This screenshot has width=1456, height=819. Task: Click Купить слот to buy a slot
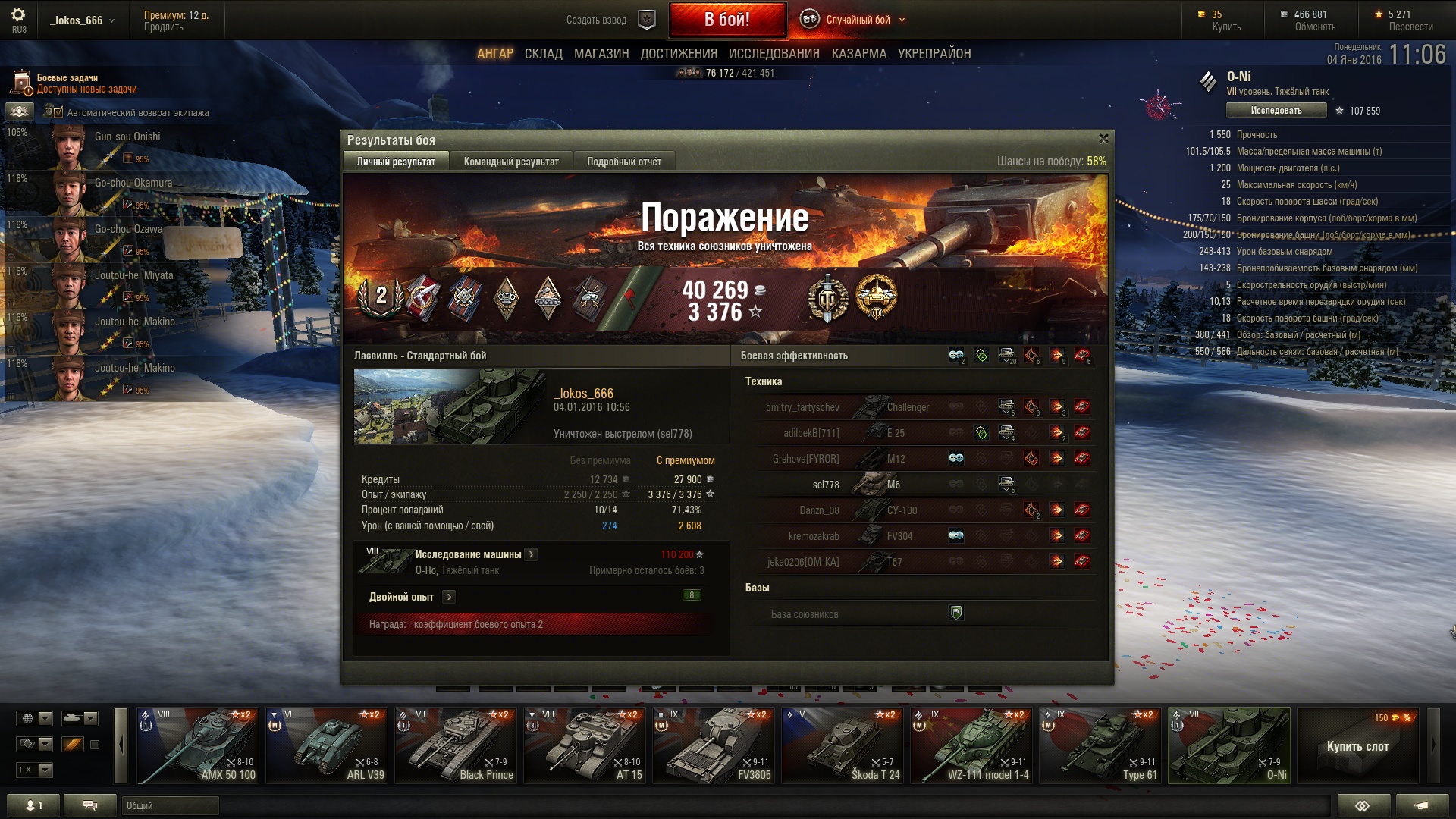tap(1357, 746)
